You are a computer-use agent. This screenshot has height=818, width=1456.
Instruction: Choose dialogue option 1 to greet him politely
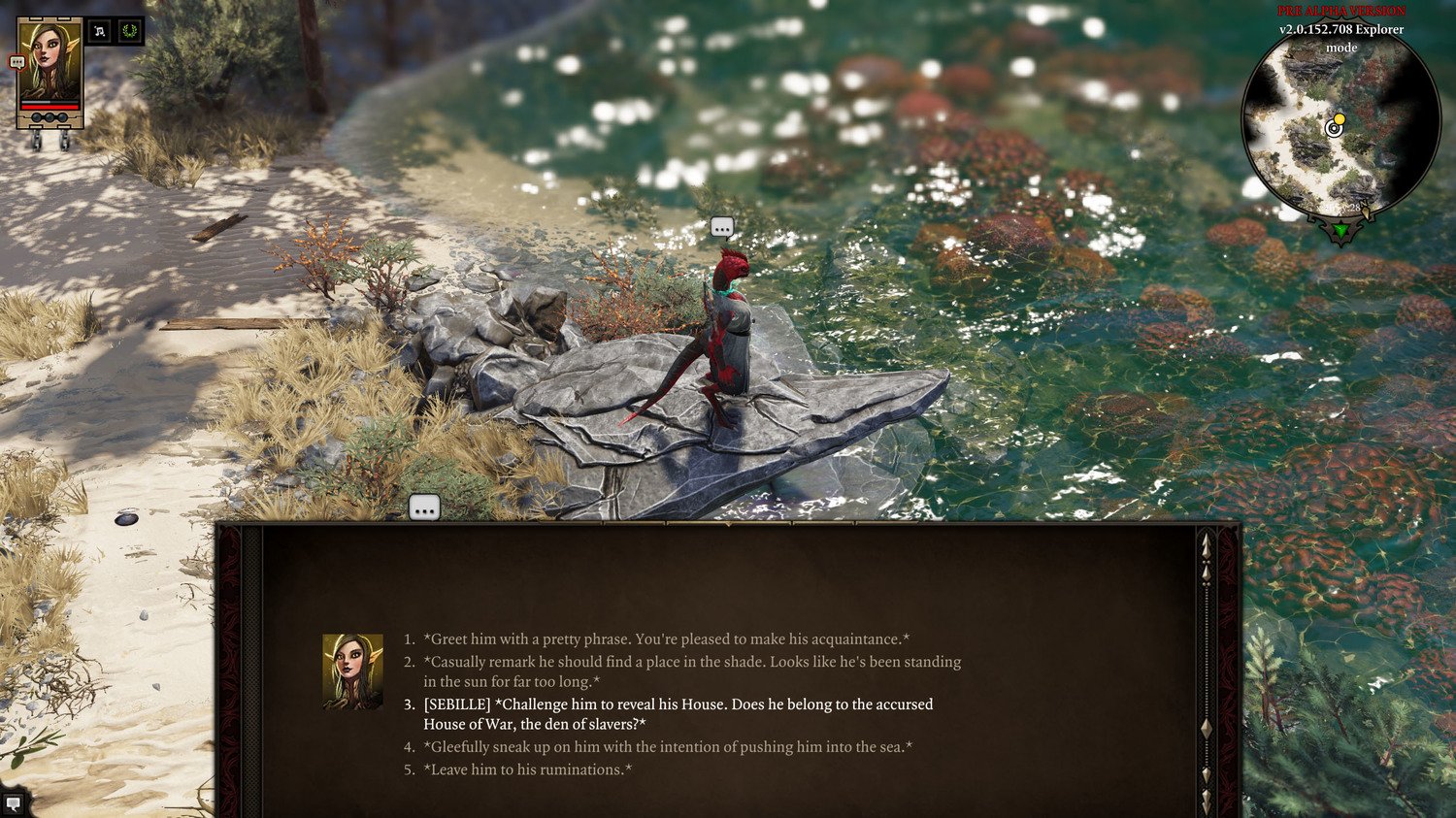(665, 638)
